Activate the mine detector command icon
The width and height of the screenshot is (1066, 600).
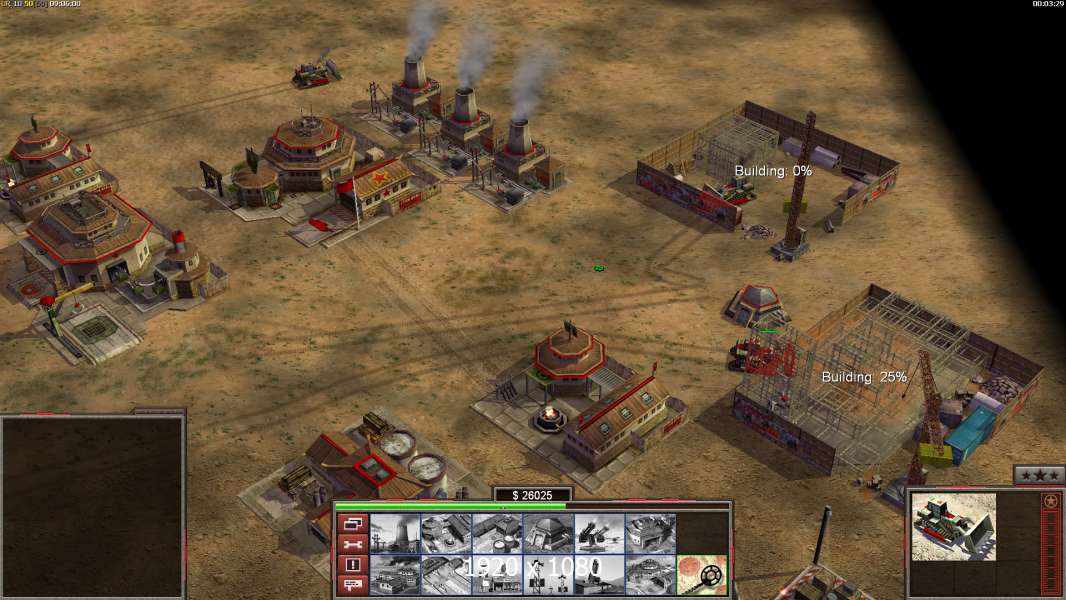coord(702,574)
